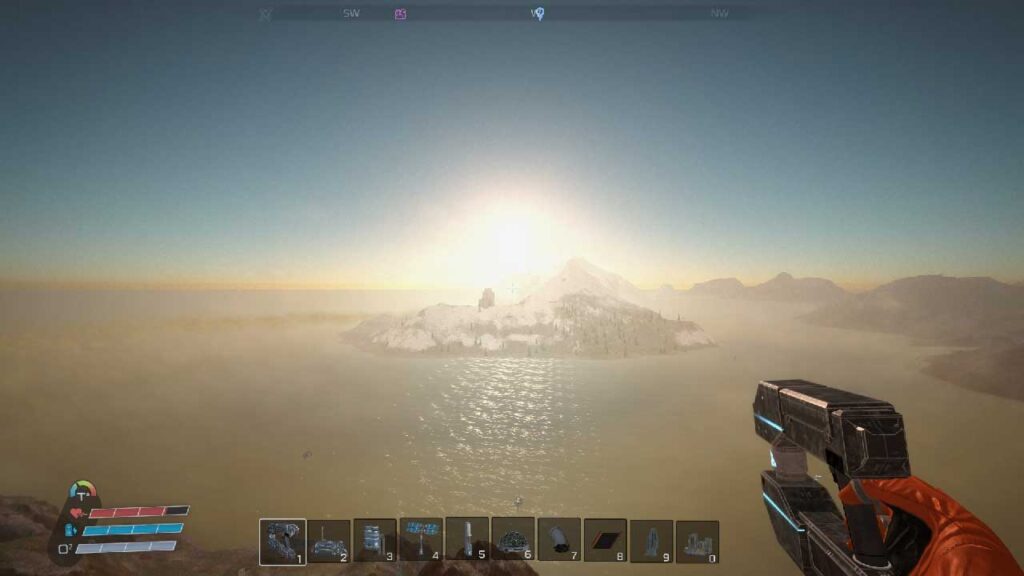Click the blue waypoint pin on the compass
1024x576 pixels.
click(537, 14)
